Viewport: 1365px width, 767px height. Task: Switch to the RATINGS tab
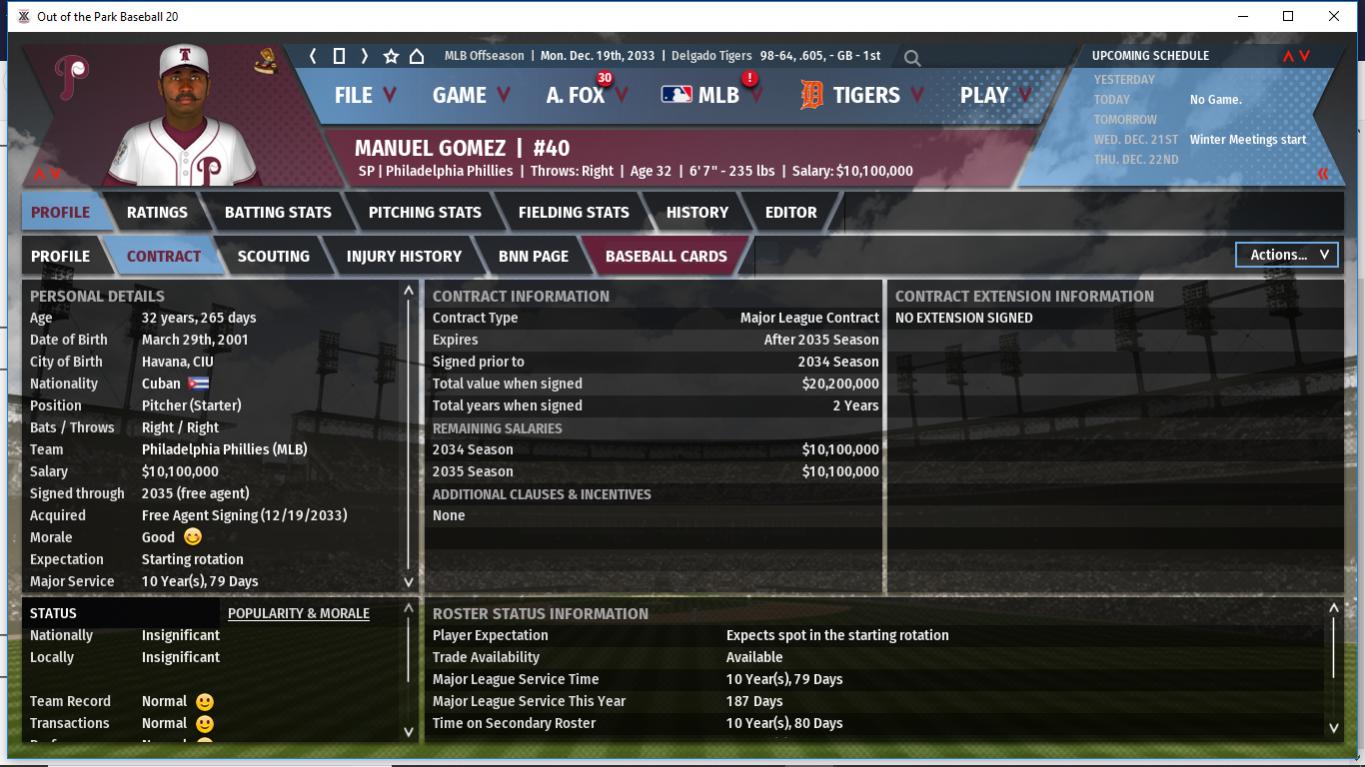point(157,212)
